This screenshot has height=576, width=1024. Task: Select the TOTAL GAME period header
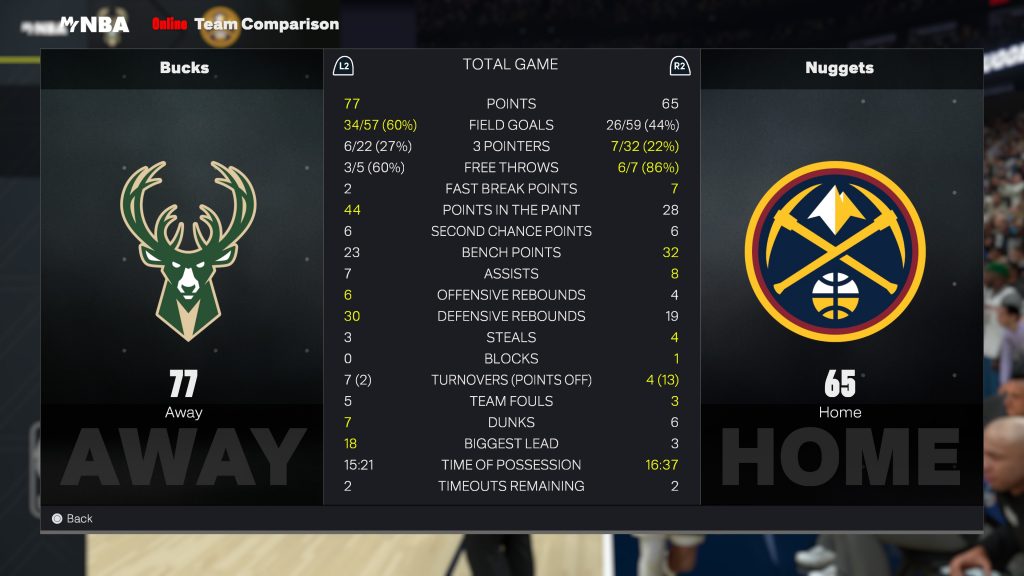[510, 64]
